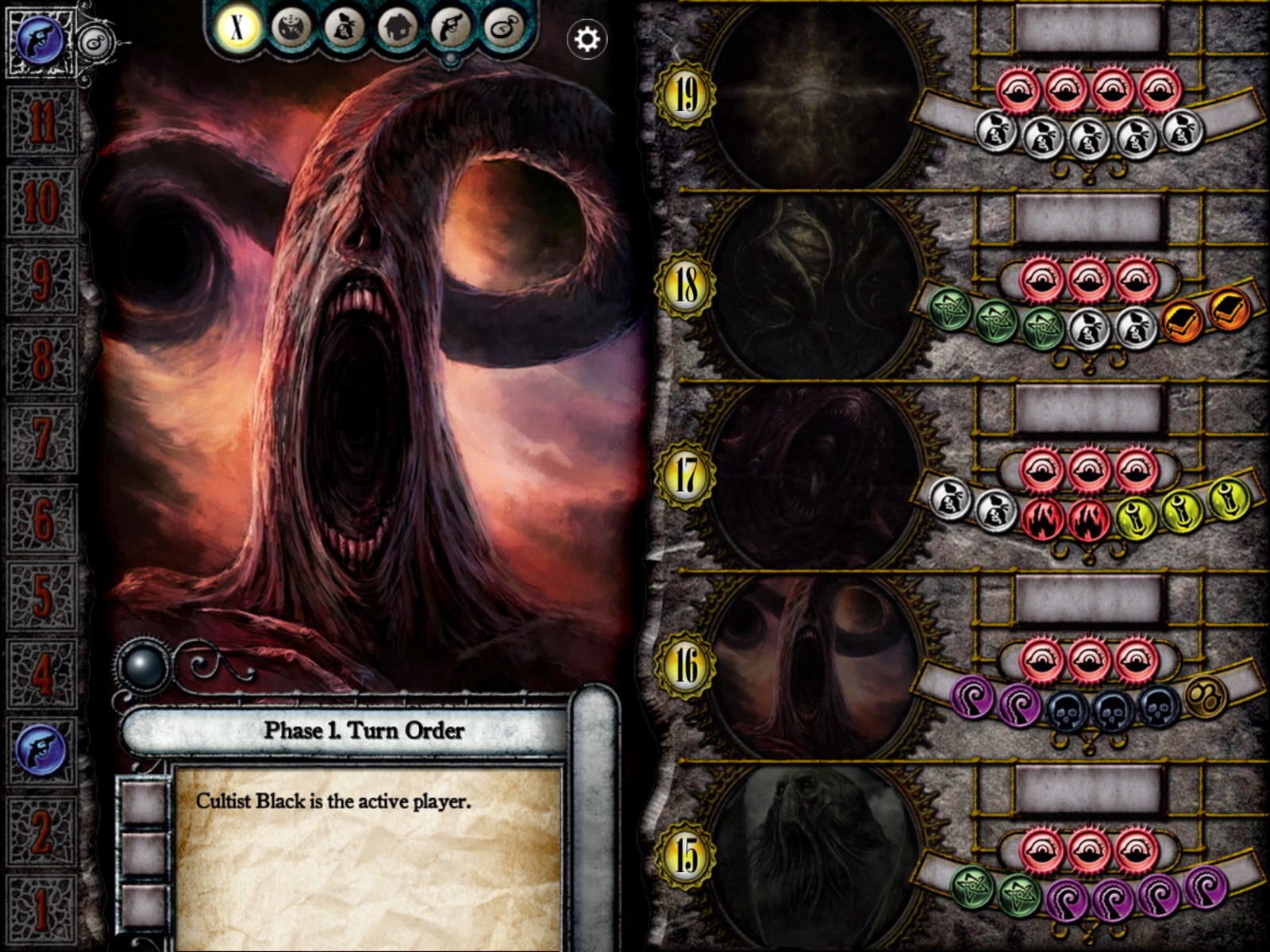Click the blue revolver player badge
The height and width of the screenshot is (952, 1270).
click(x=40, y=41)
